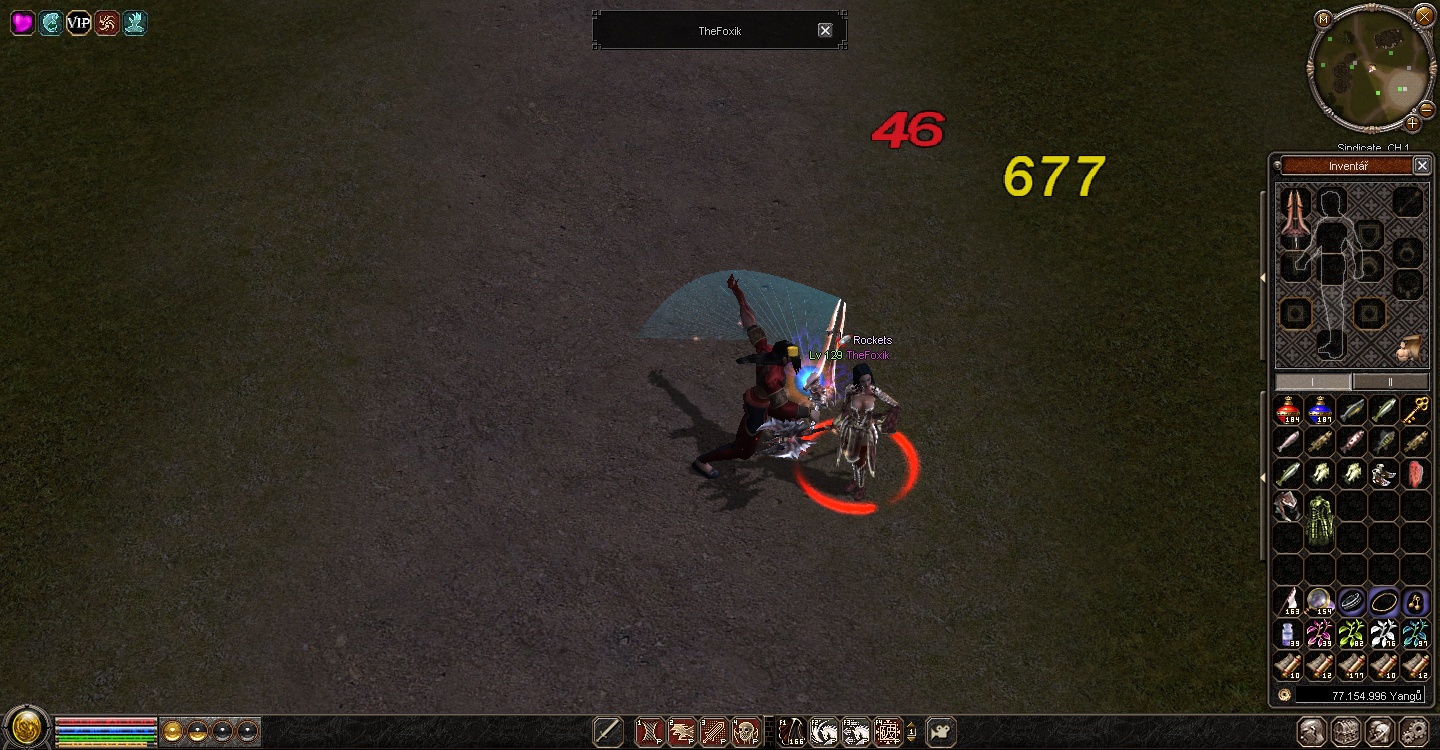Switch to inventory page II
Image resolution: width=1440 pixels, height=750 pixels.
(1390, 382)
